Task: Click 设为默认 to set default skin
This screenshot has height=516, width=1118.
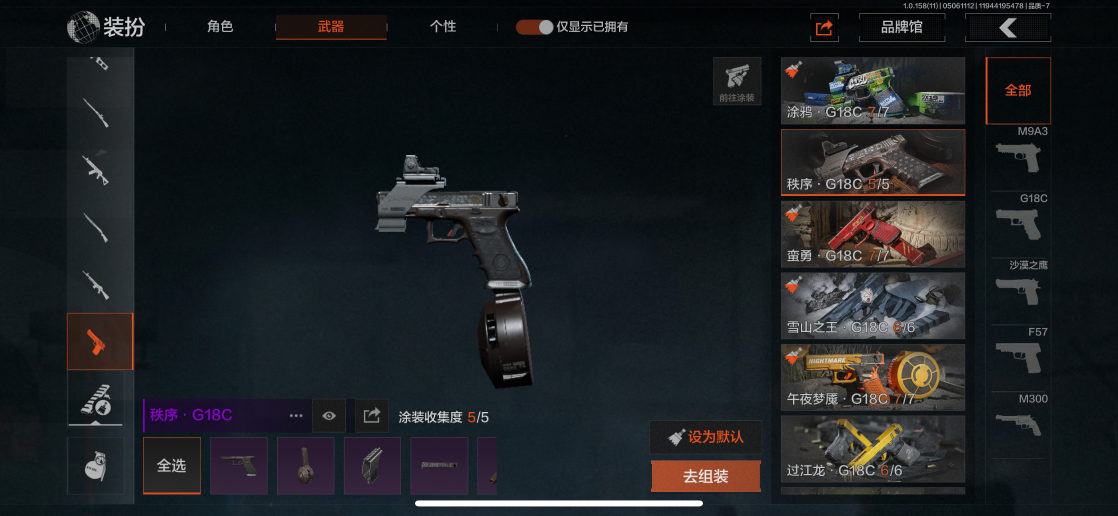Action: (x=706, y=437)
